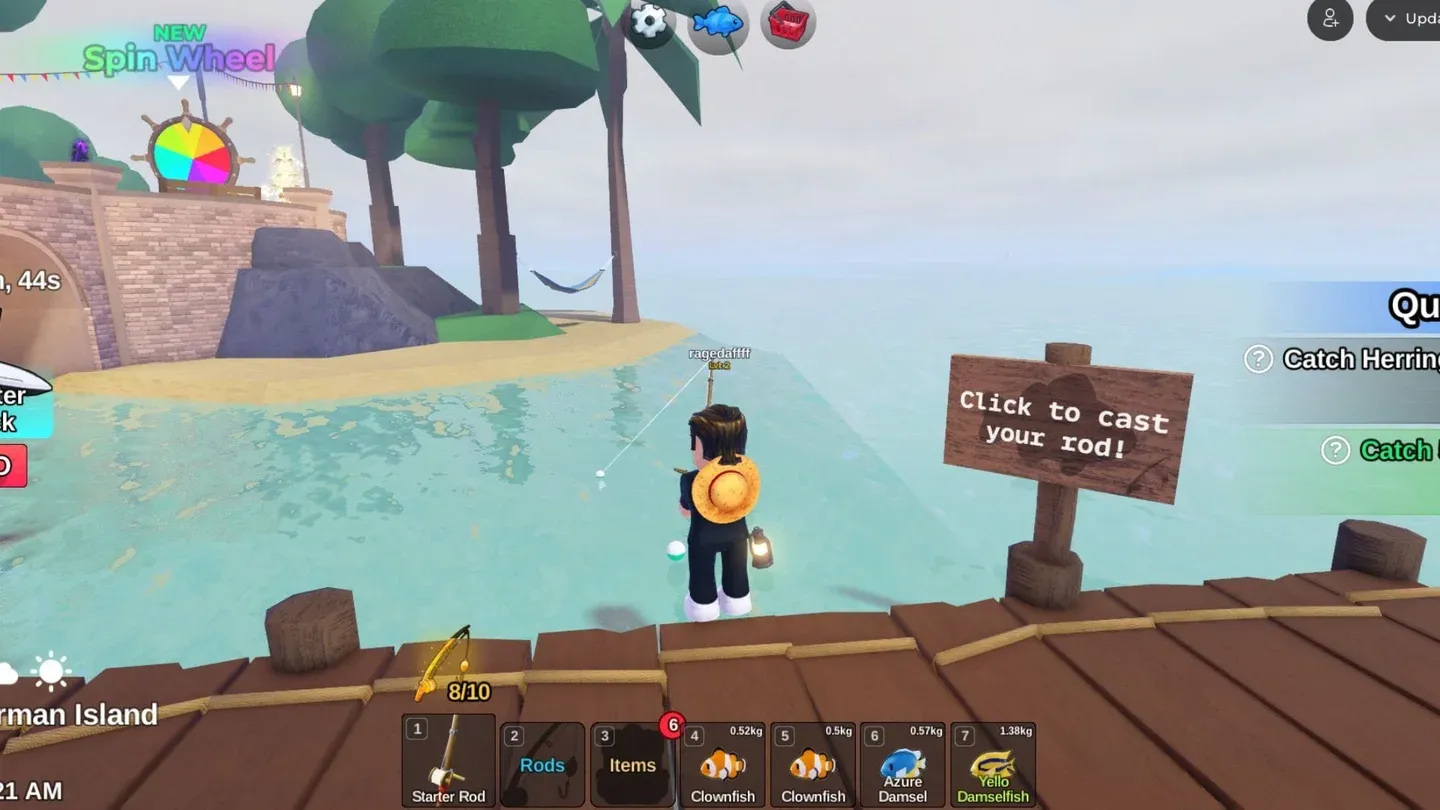Viewport: 1440px width, 810px height.
Task: Select the Starter Rod in slot 1
Action: (x=447, y=763)
